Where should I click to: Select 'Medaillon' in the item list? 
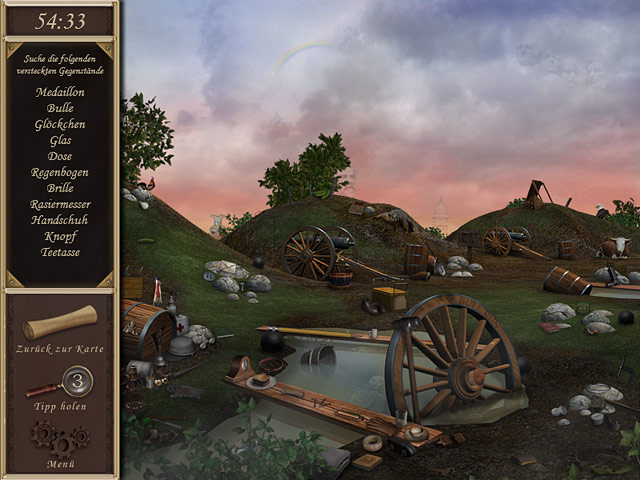[x=60, y=92]
